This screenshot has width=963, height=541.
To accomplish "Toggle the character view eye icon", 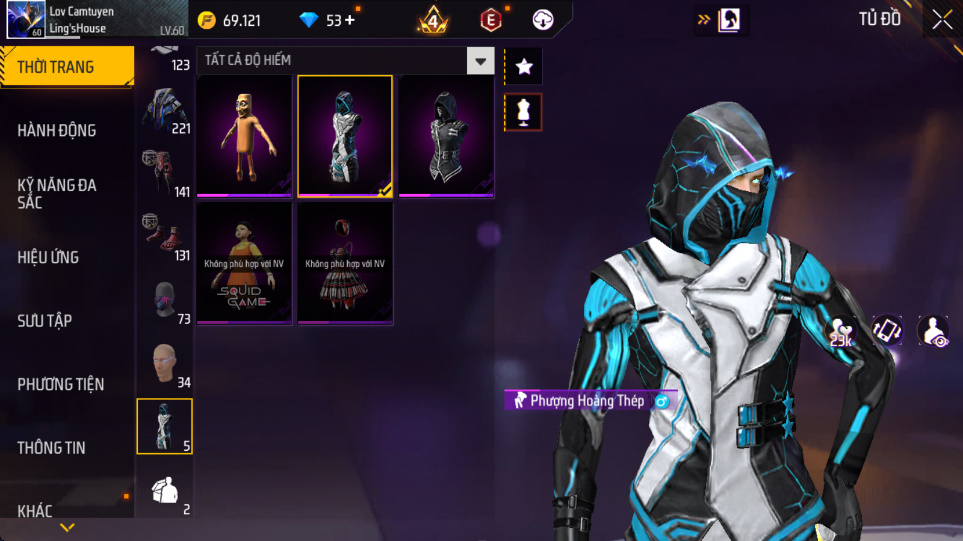I will click(934, 331).
